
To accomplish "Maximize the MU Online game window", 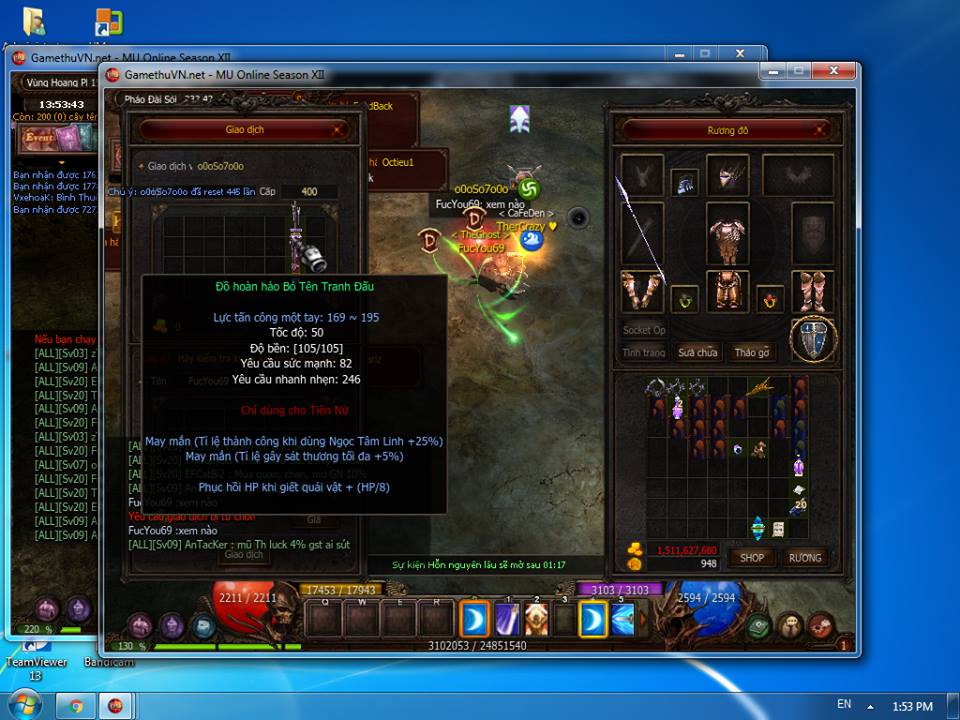I will [800, 72].
